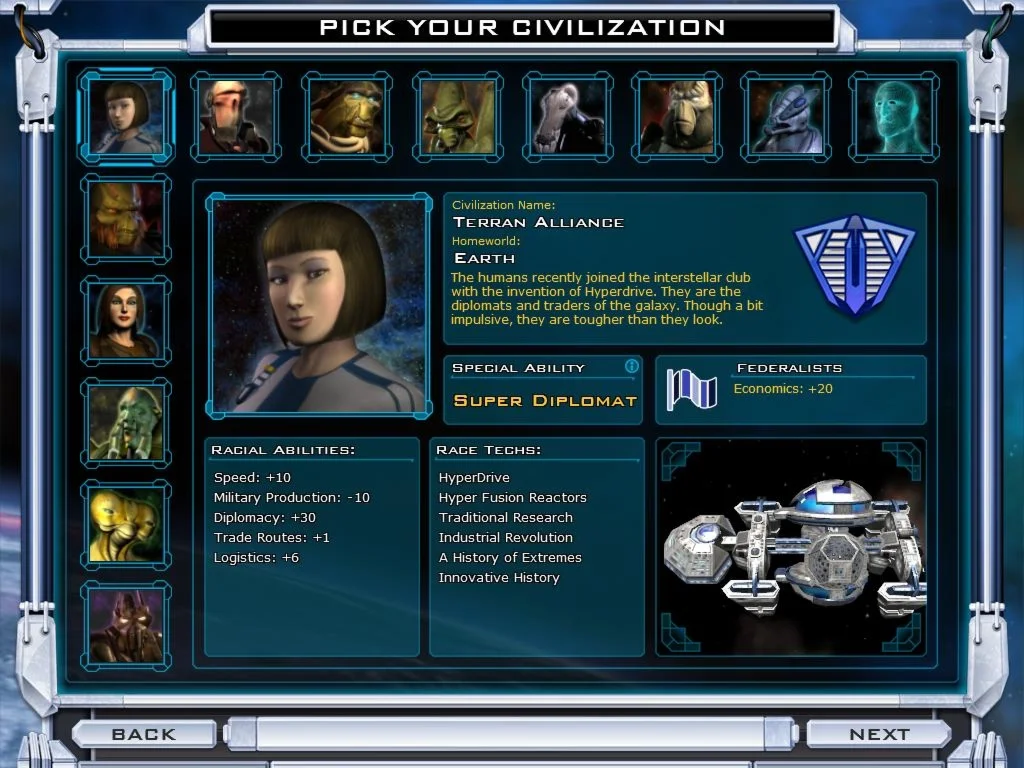Choose the pale gray long-snouted alien portrait
The image size is (1024, 768).
[x=567, y=117]
